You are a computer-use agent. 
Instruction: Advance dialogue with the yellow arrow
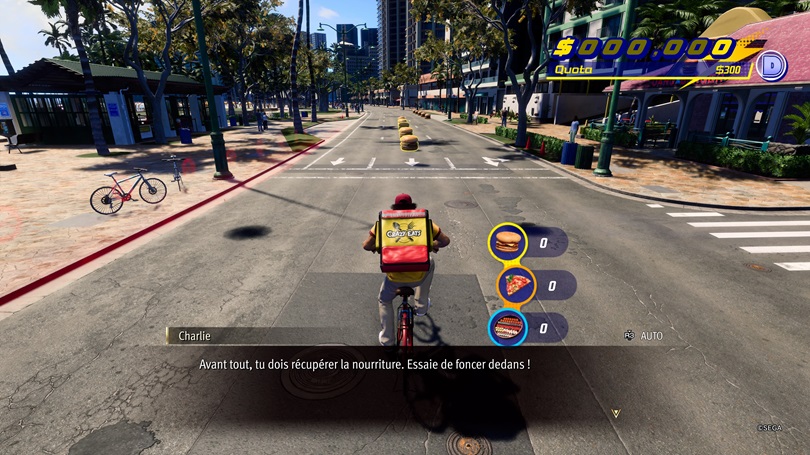616,413
